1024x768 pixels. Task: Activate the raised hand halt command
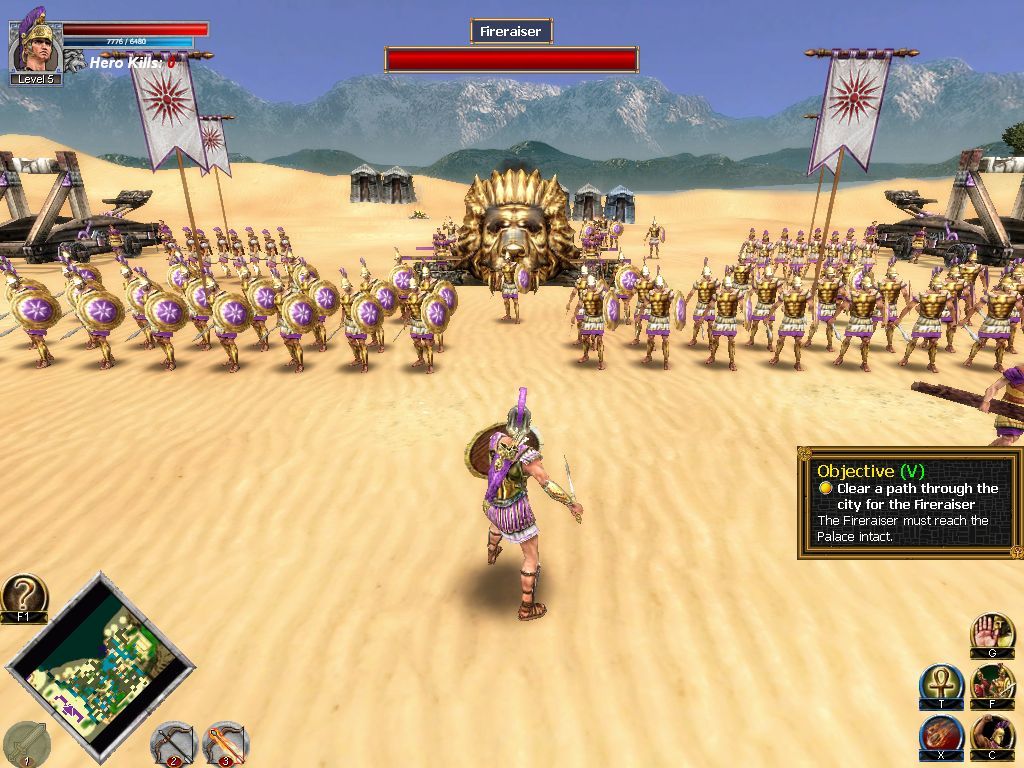[x=991, y=634]
